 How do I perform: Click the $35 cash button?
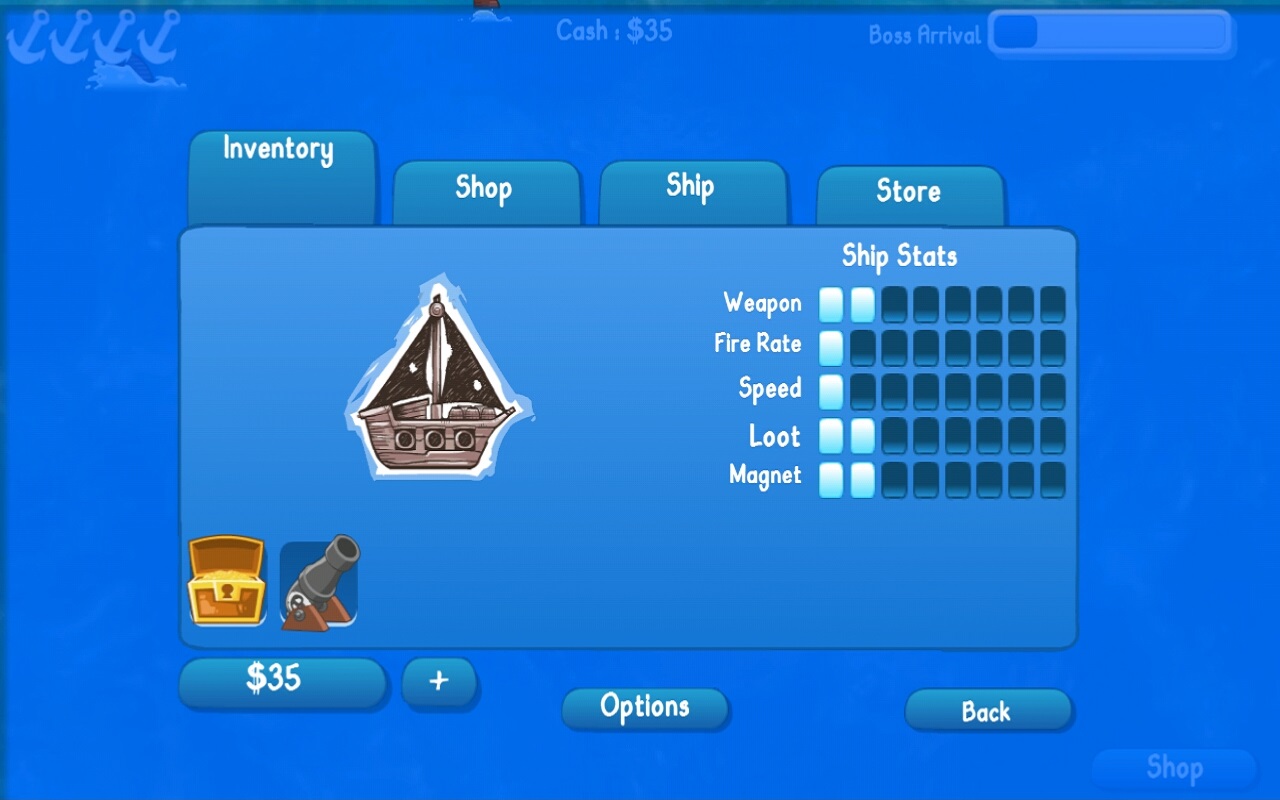coord(282,680)
